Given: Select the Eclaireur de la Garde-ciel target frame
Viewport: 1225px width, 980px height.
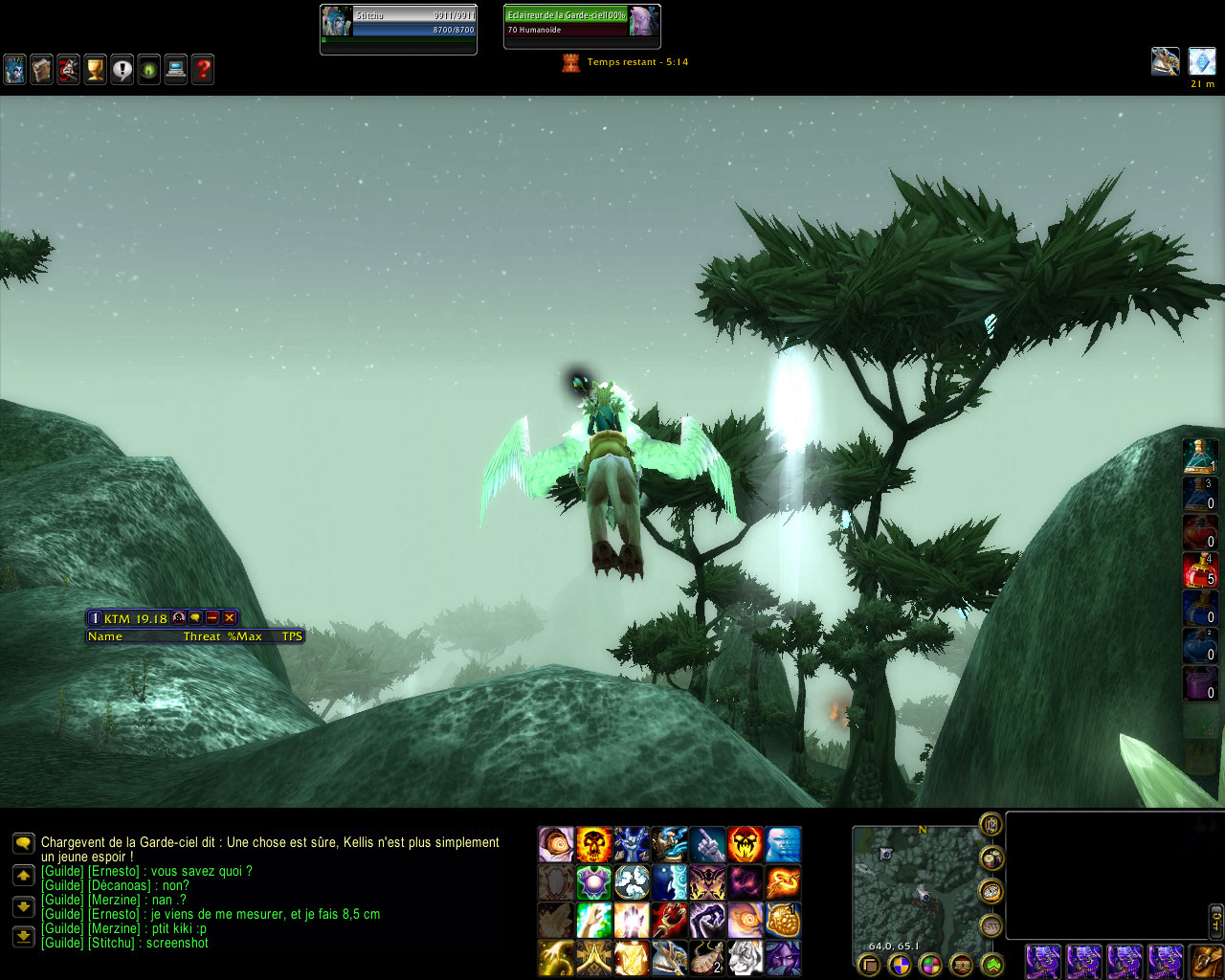Looking at the screenshot, I should coord(582,23).
